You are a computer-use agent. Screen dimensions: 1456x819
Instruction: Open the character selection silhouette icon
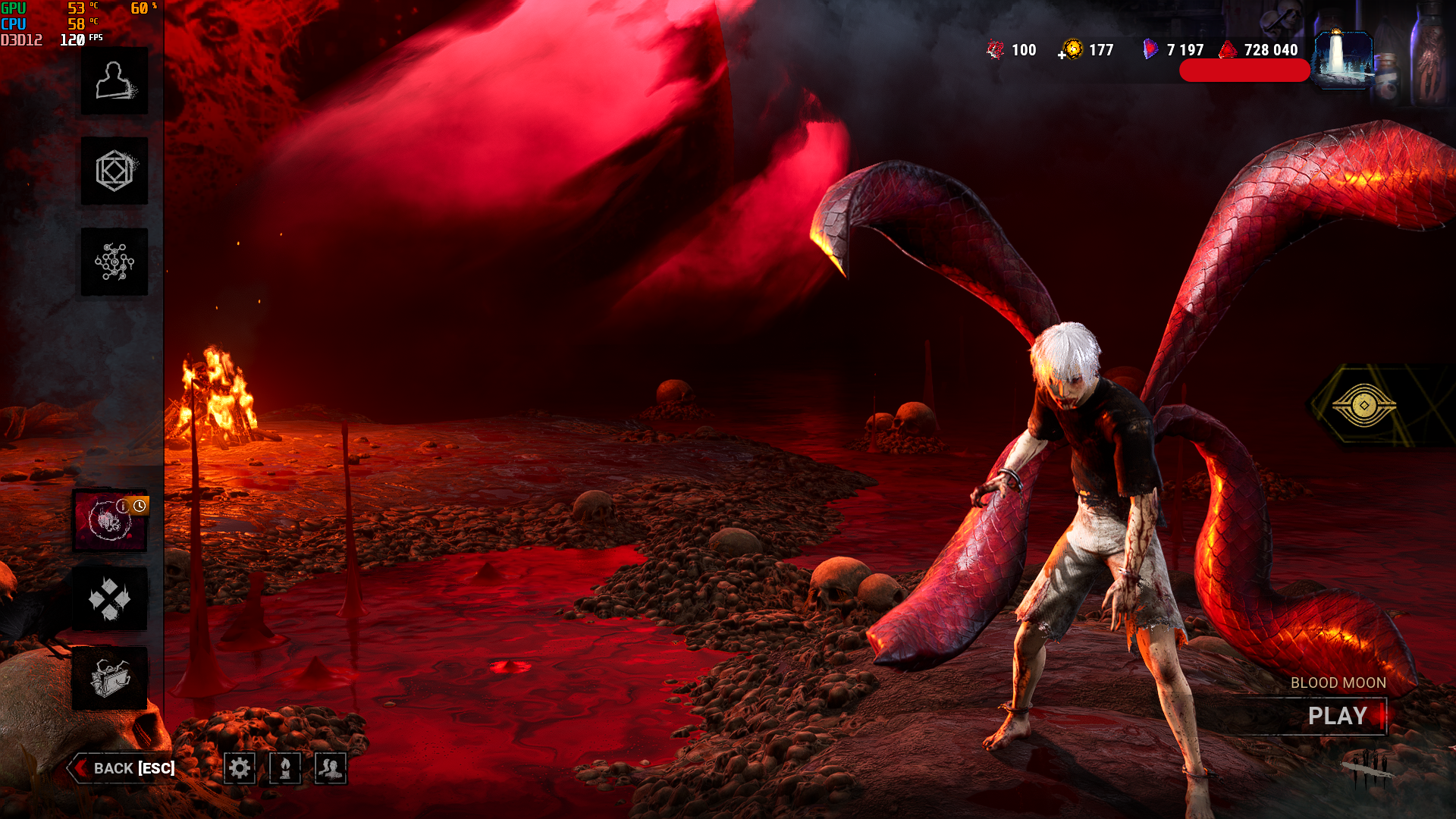click(x=115, y=81)
